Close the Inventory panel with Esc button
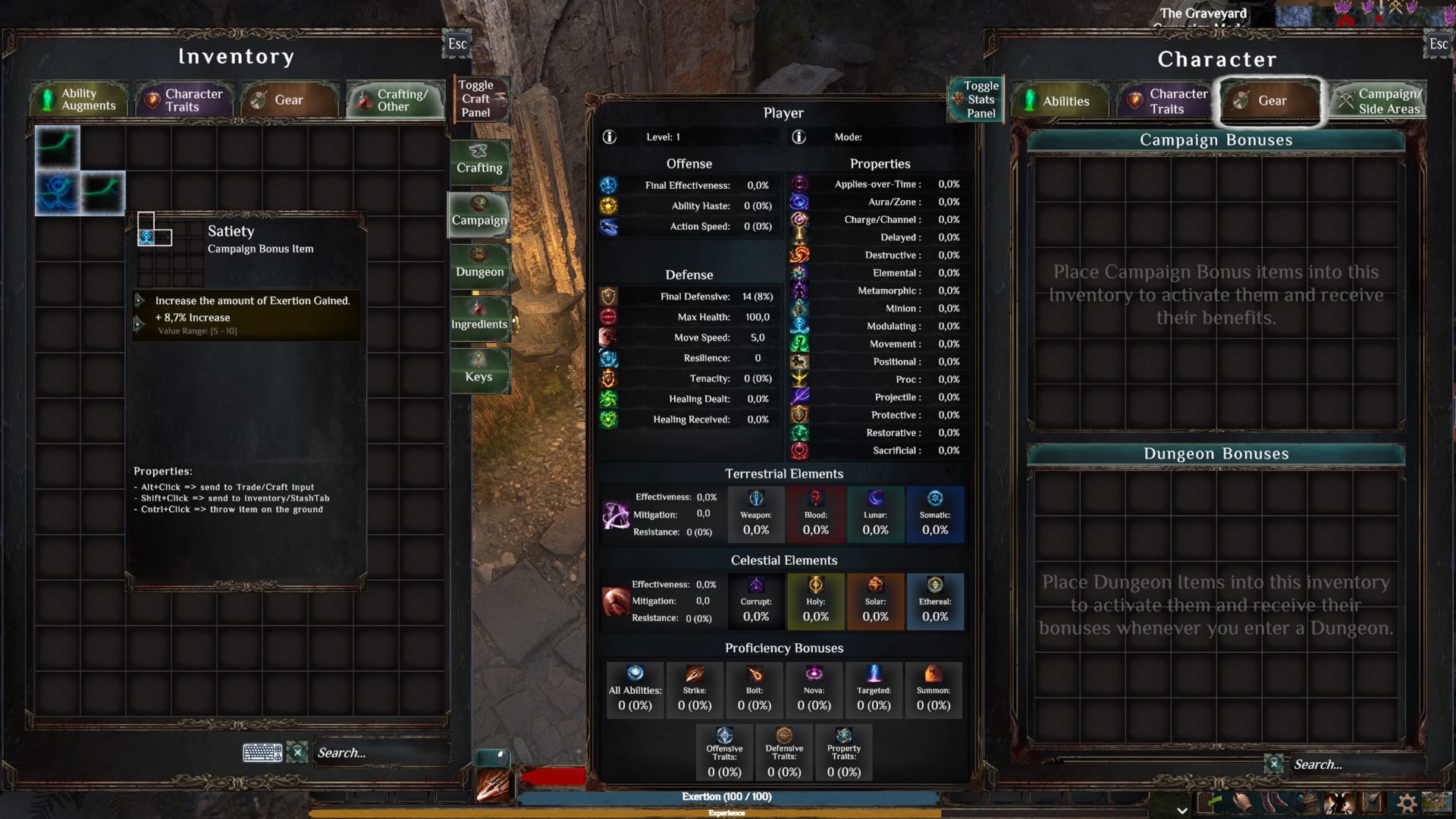The width and height of the screenshot is (1456, 819). coord(457,44)
